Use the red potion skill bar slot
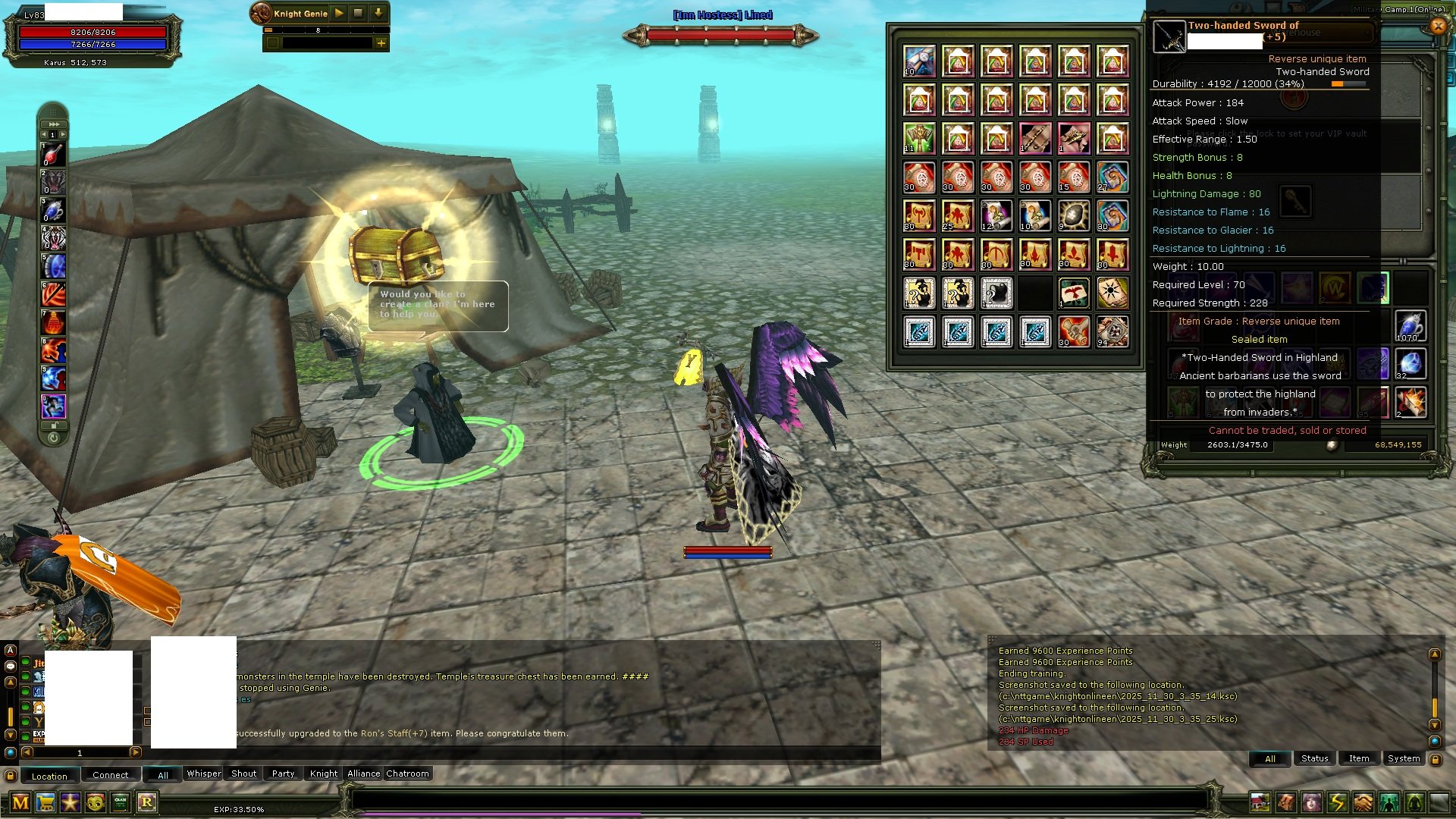The height and width of the screenshot is (819, 1456). (x=53, y=155)
